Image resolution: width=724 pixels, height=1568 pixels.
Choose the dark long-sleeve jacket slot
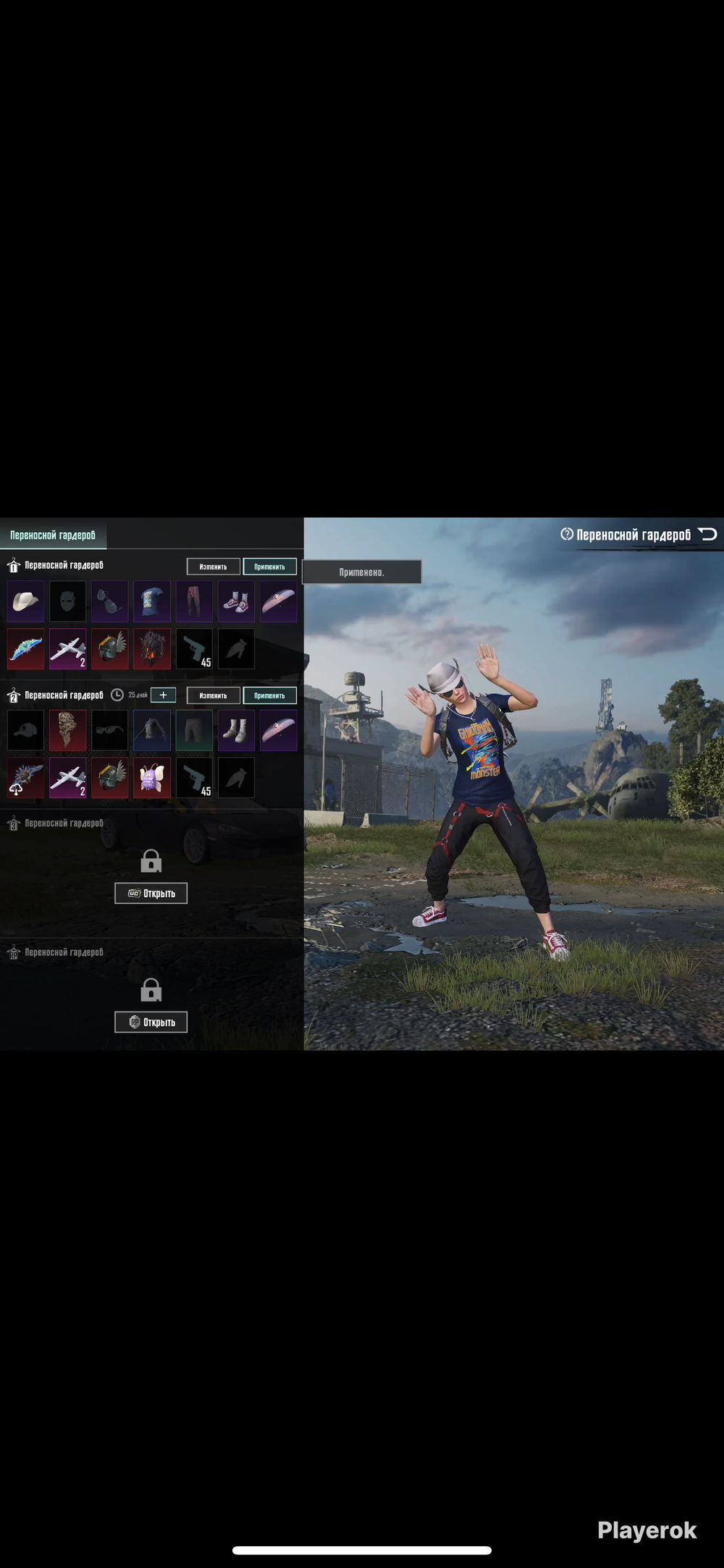coord(152,730)
